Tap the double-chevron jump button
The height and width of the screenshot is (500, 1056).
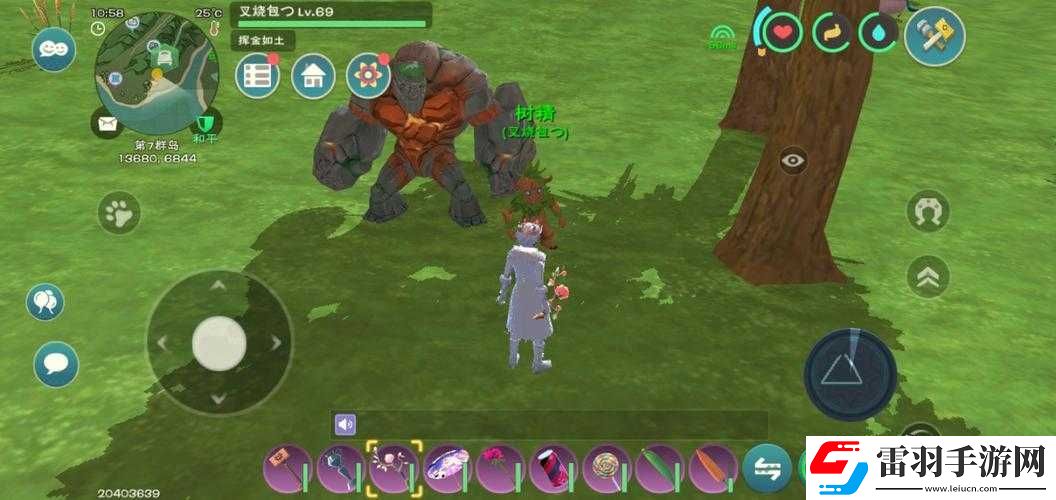click(x=928, y=276)
